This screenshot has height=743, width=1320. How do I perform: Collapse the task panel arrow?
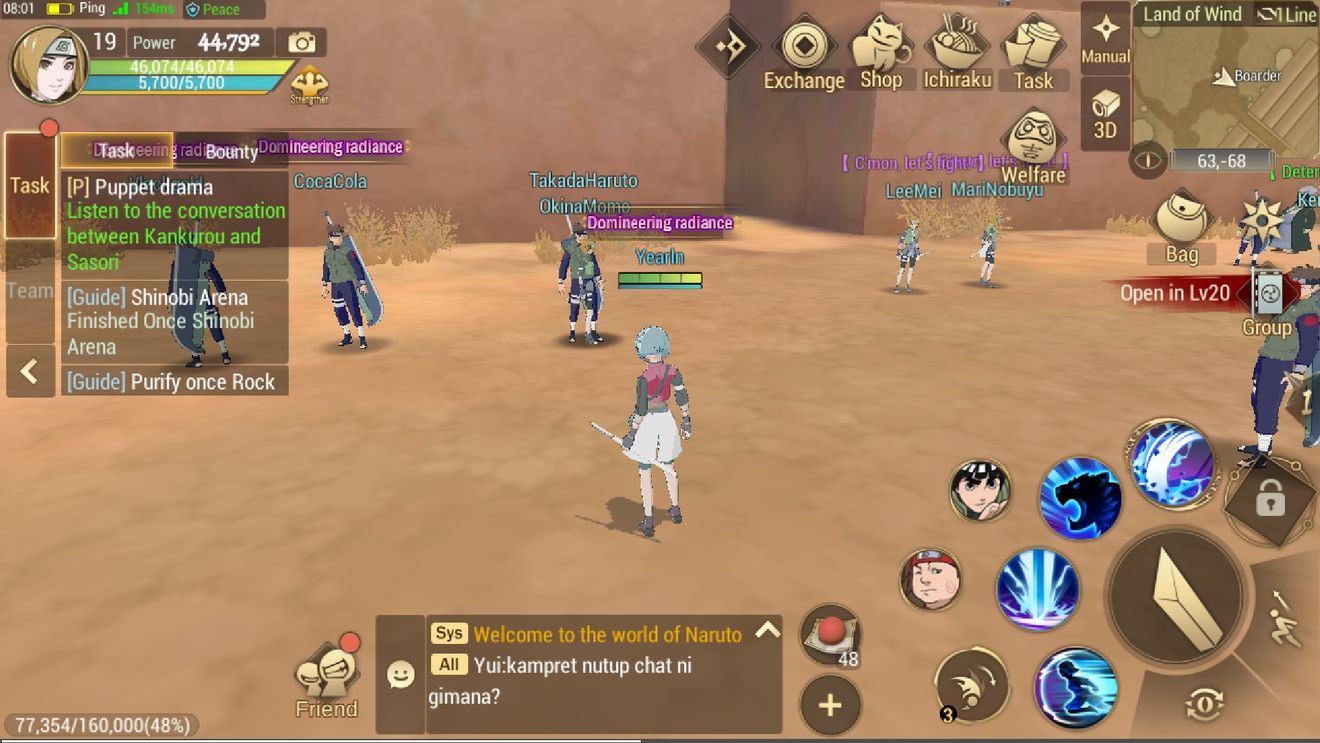(30, 372)
